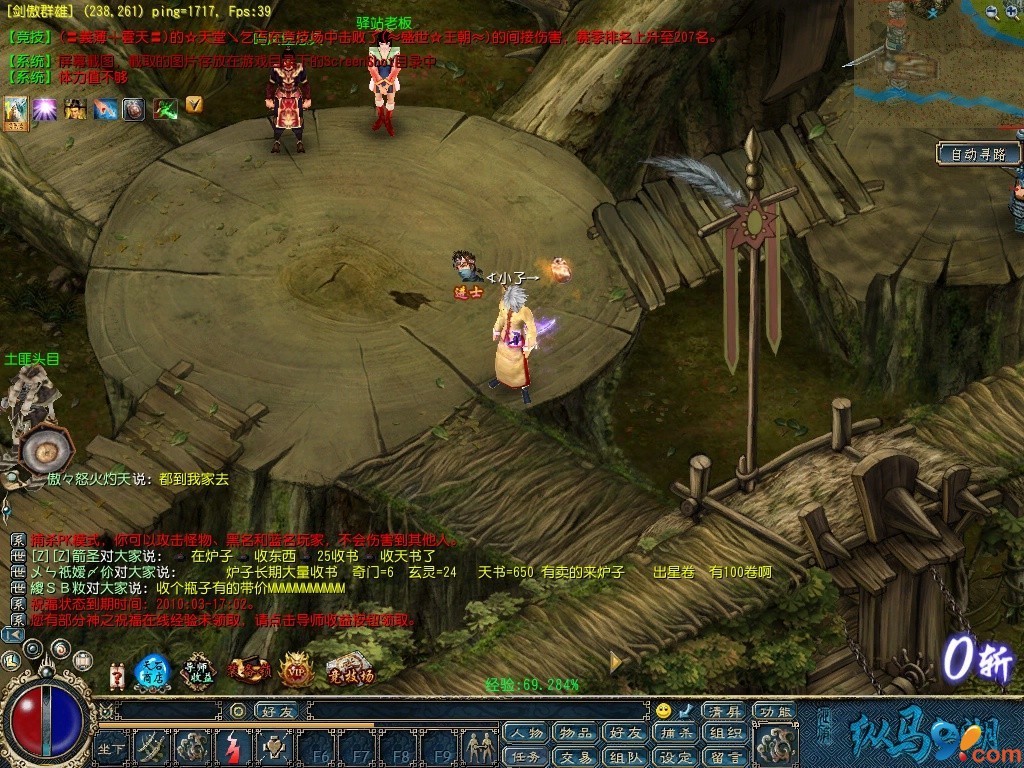Toggle the 捕杀 hunt mode button
The height and width of the screenshot is (768, 1024).
tap(675, 734)
